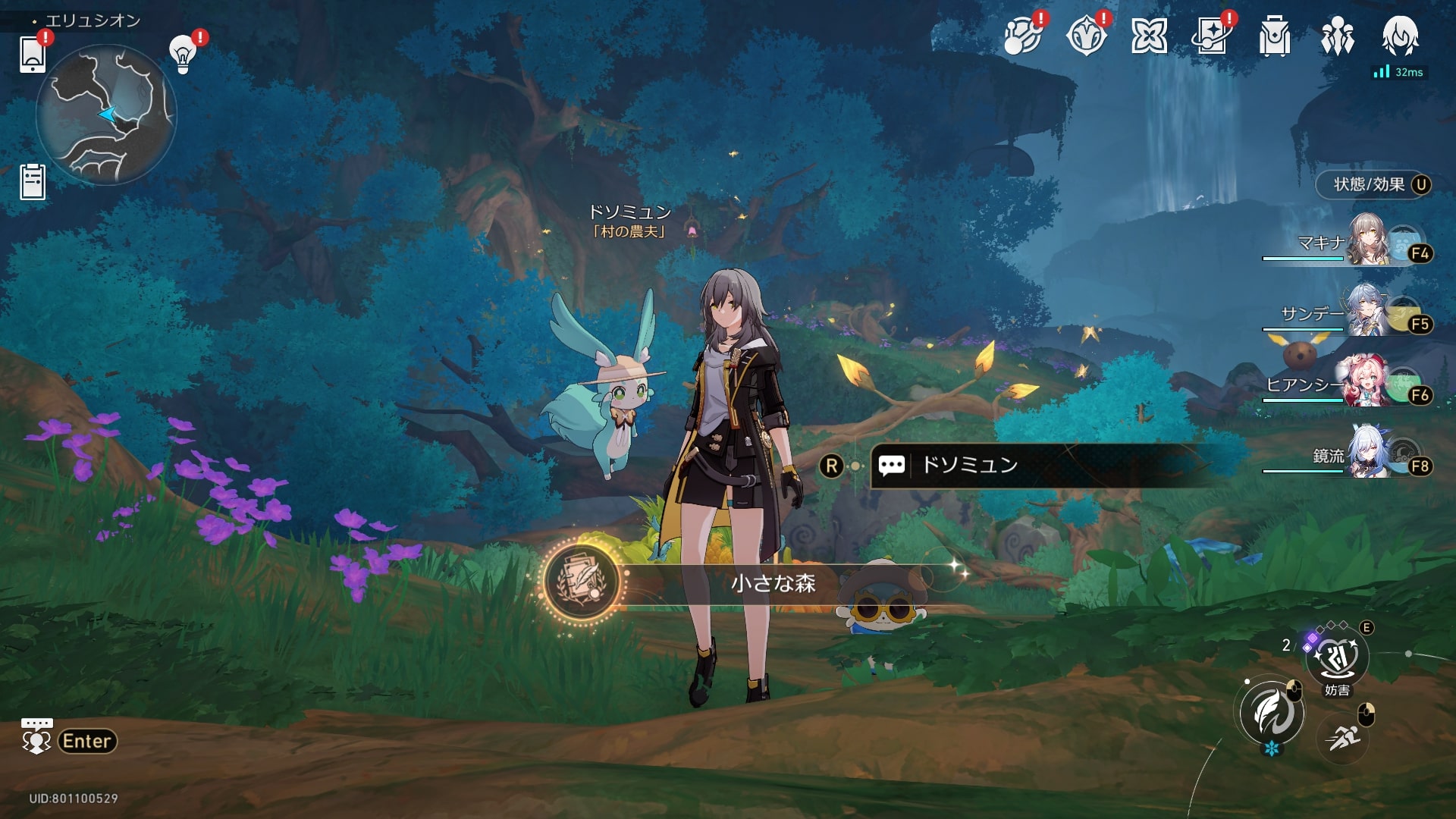Open the chat box icon
The image size is (1456, 819).
[36, 737]
